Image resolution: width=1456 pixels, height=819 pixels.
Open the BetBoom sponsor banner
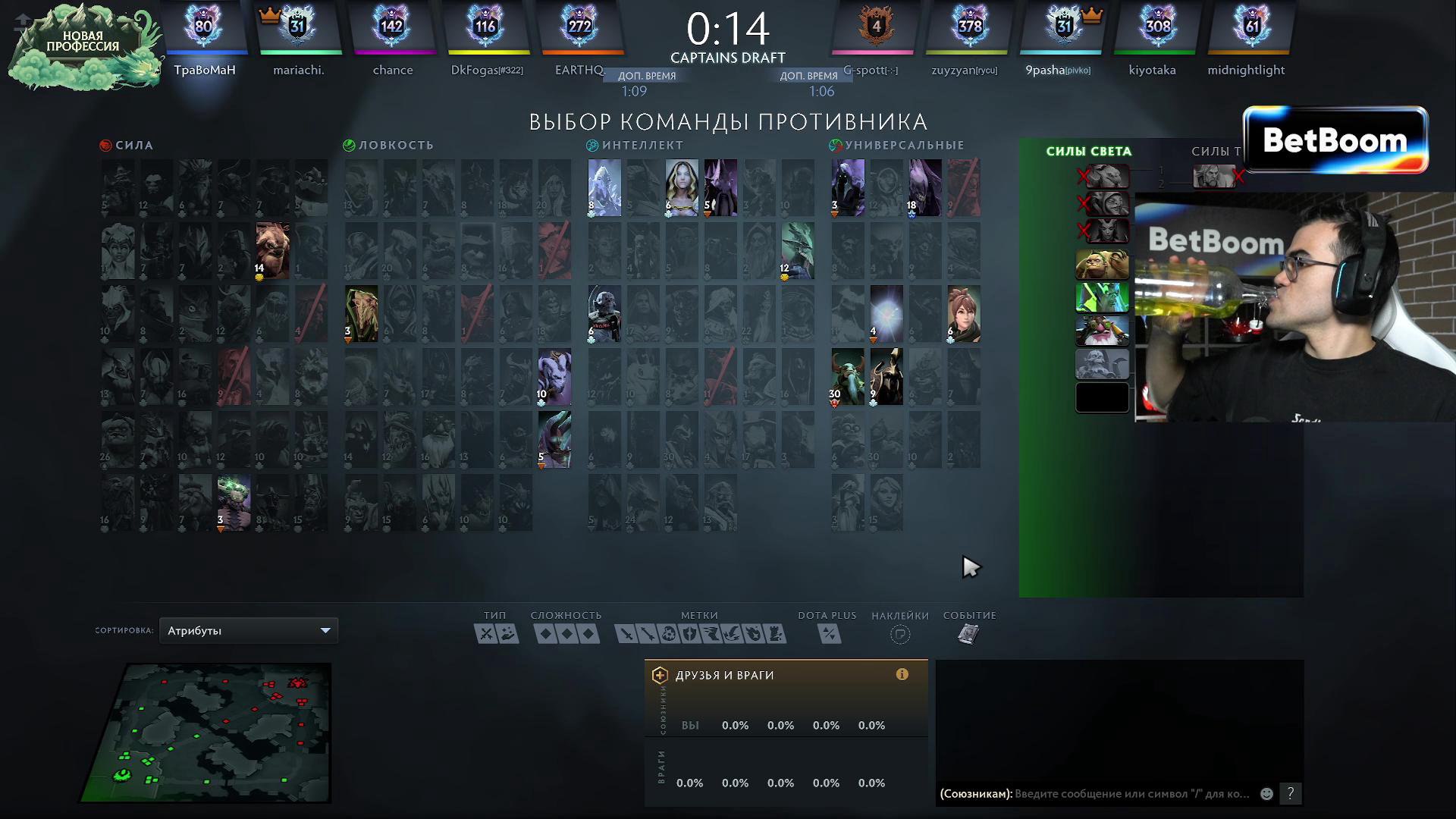pos(1335,141)
